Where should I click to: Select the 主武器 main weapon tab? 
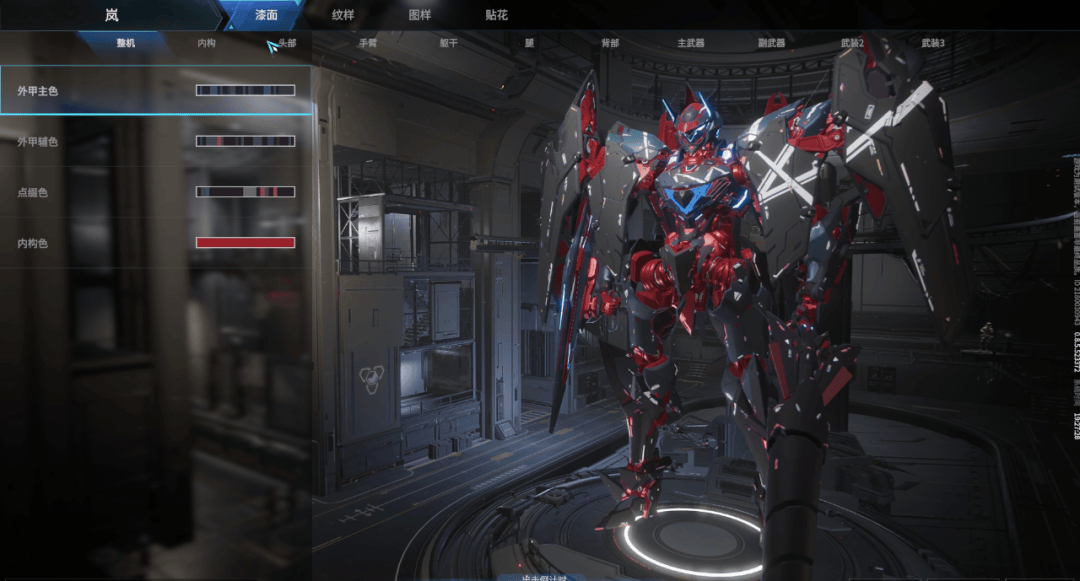691,44
